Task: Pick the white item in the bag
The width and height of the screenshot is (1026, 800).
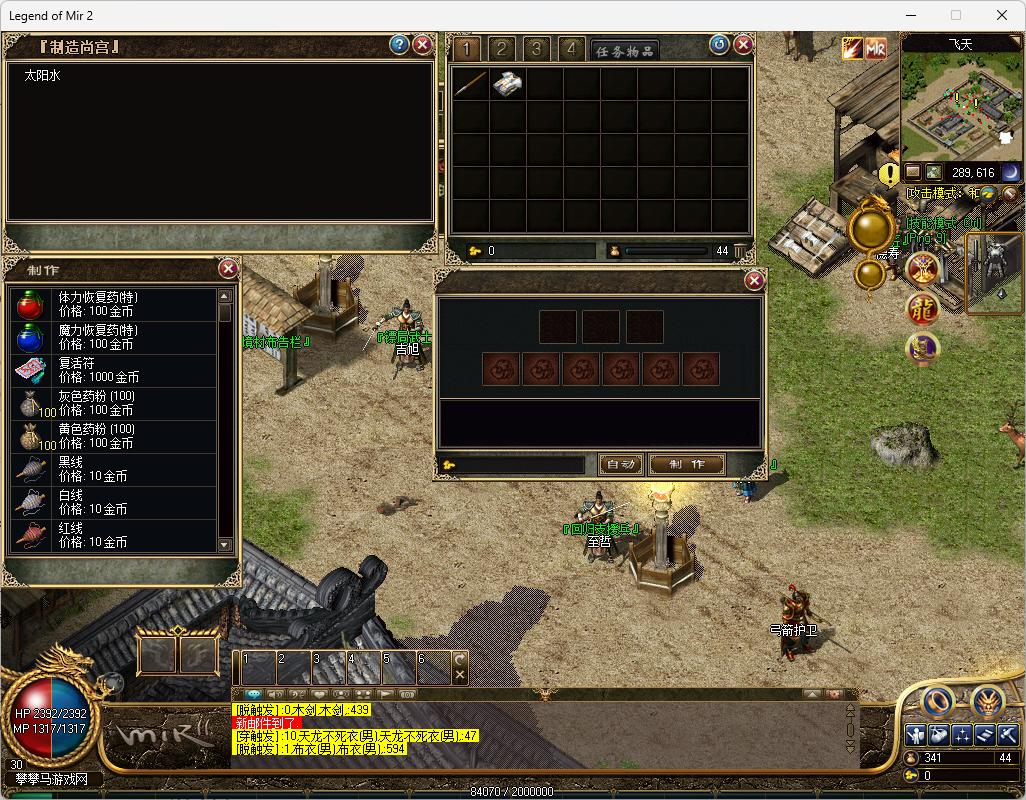Action: [506, 84]
